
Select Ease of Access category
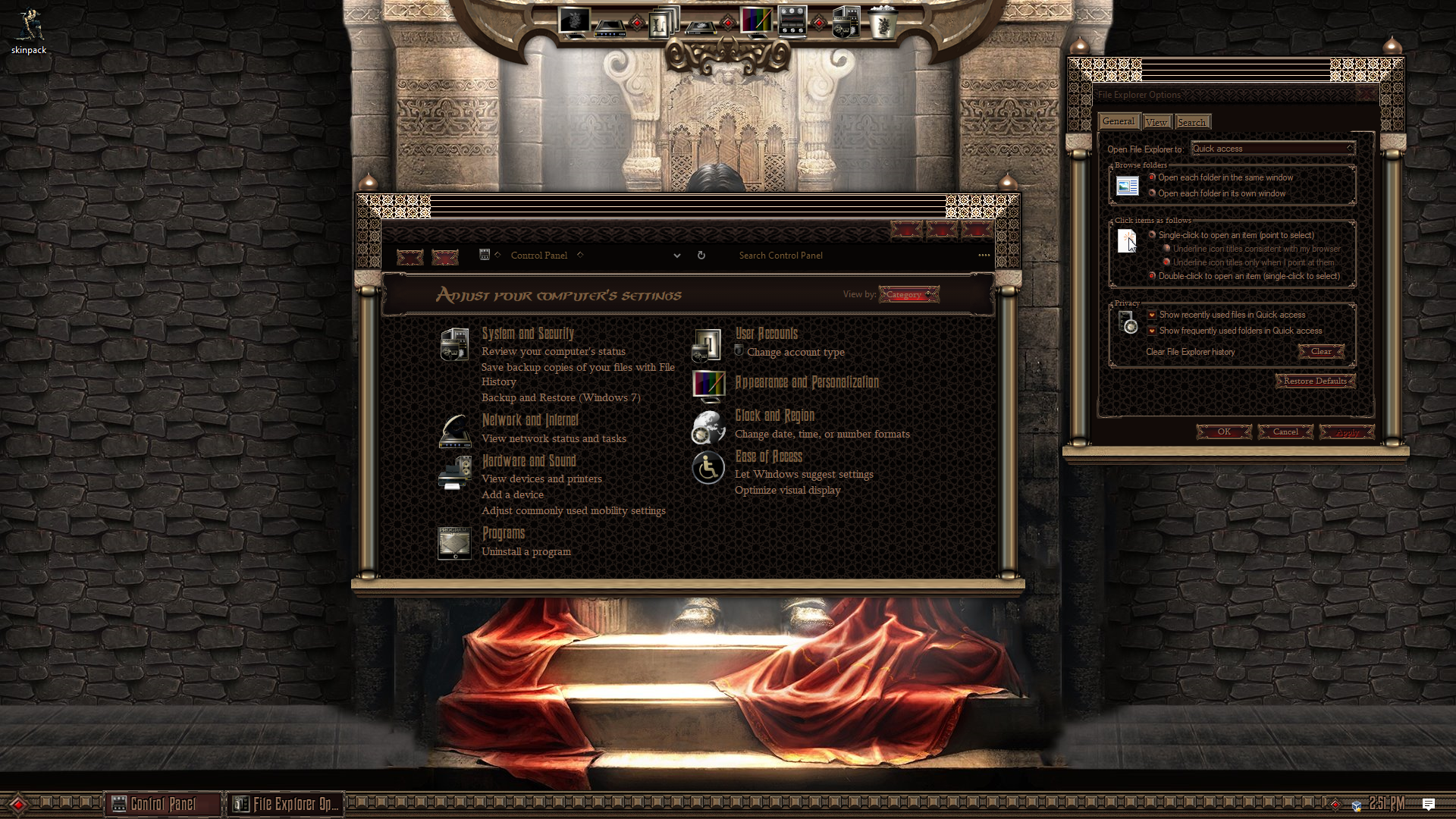pyautogui.click(x=768, y=457)
